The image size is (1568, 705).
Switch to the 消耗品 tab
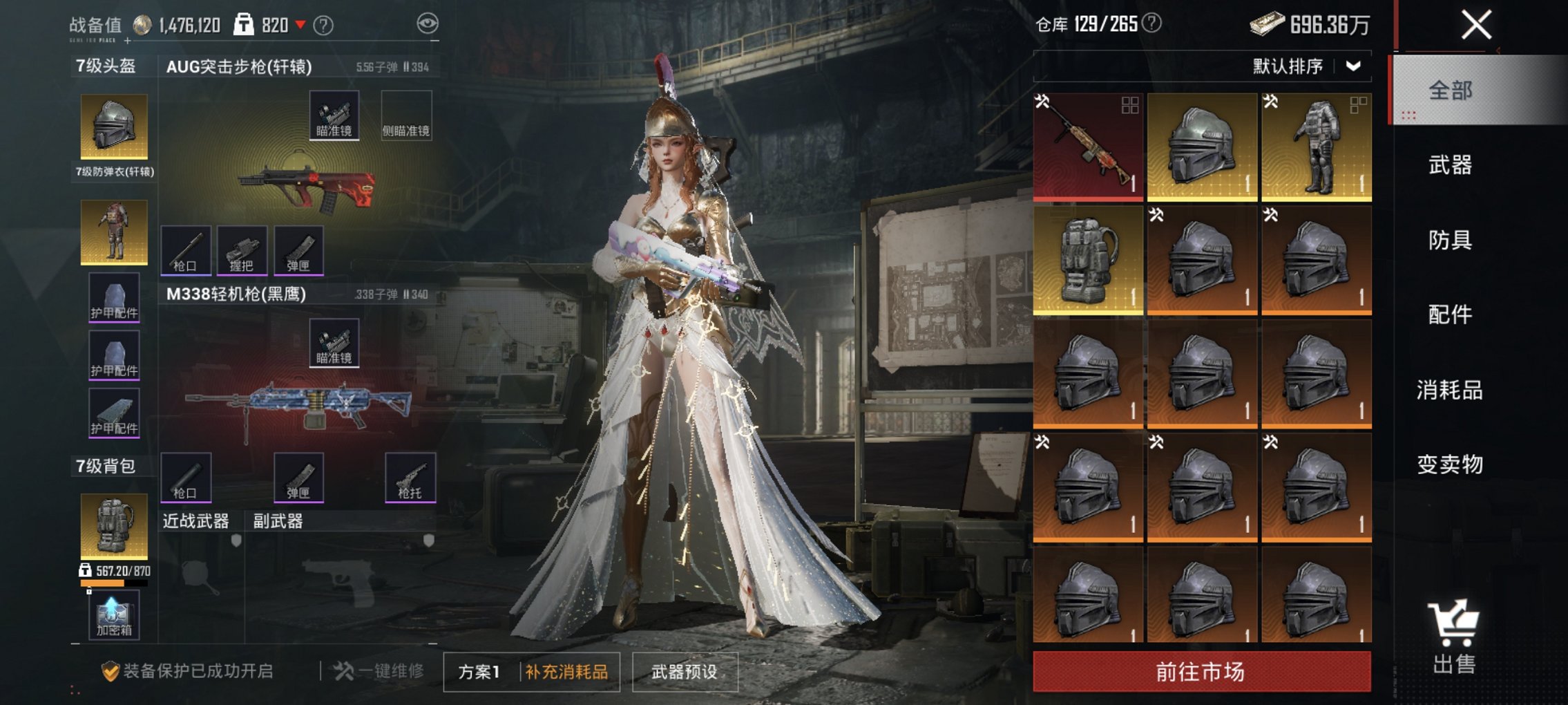[1450, 390]
